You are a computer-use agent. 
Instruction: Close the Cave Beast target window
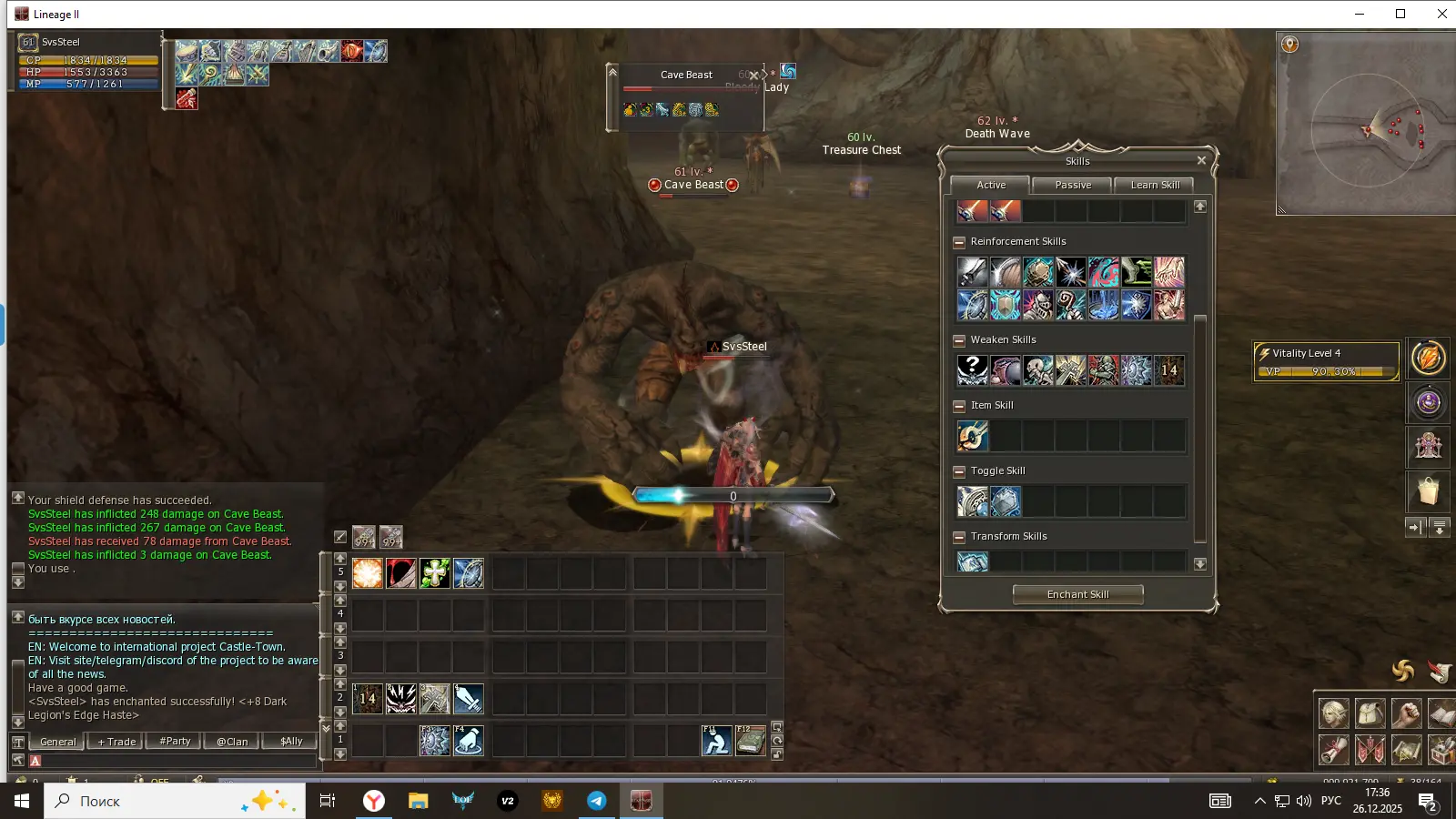click(x=753, y=76)
